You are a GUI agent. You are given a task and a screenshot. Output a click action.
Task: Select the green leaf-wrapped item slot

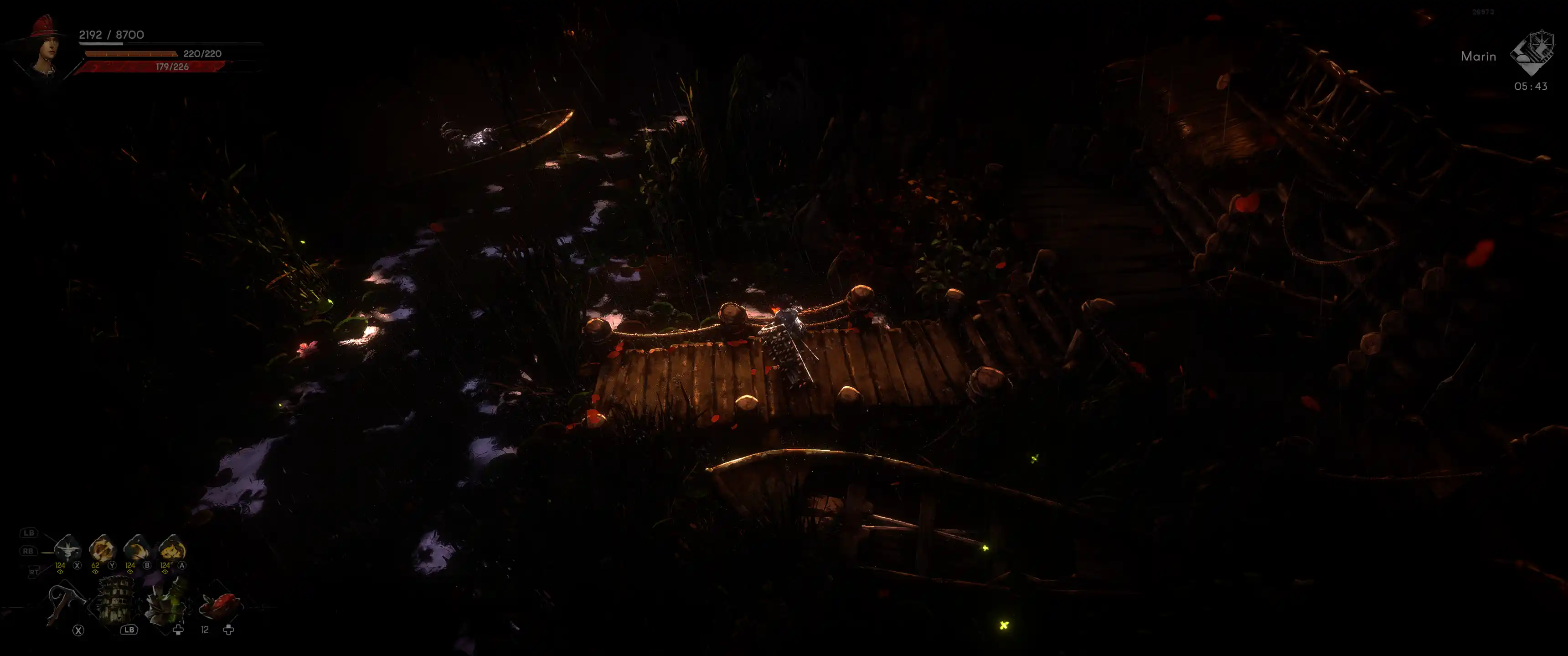point(166,602)
